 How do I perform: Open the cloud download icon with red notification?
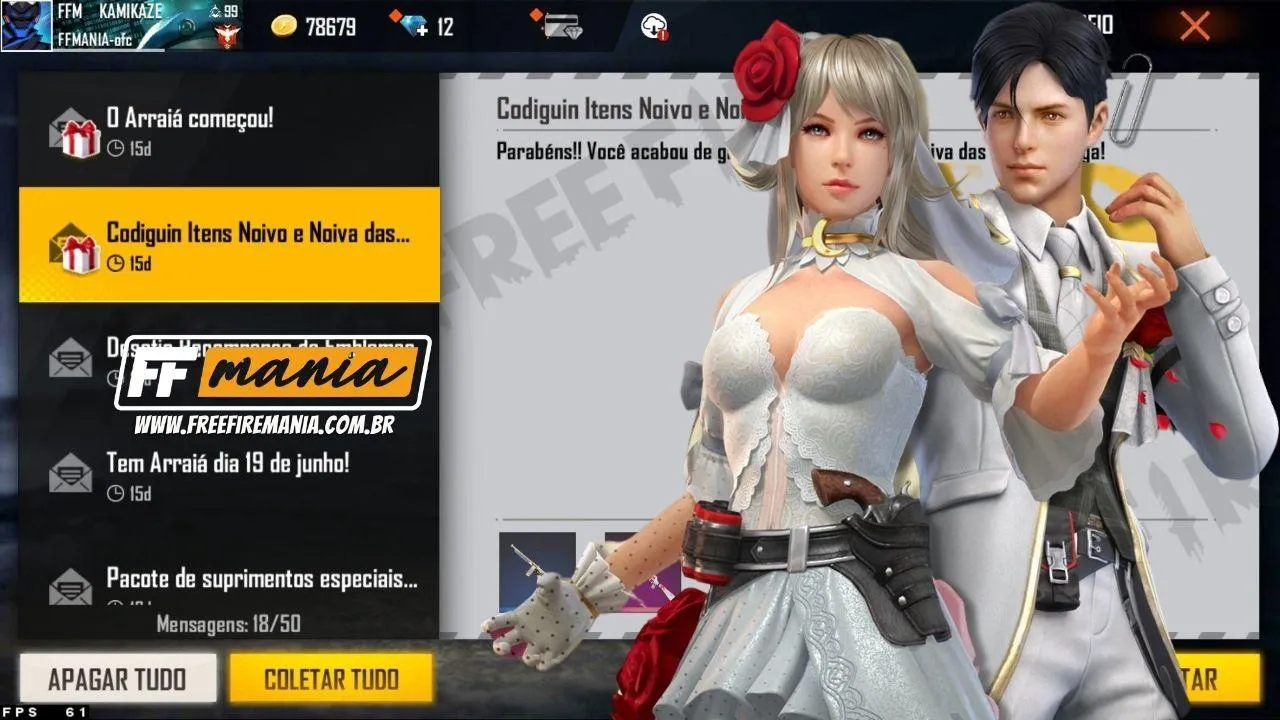(655, 27)
